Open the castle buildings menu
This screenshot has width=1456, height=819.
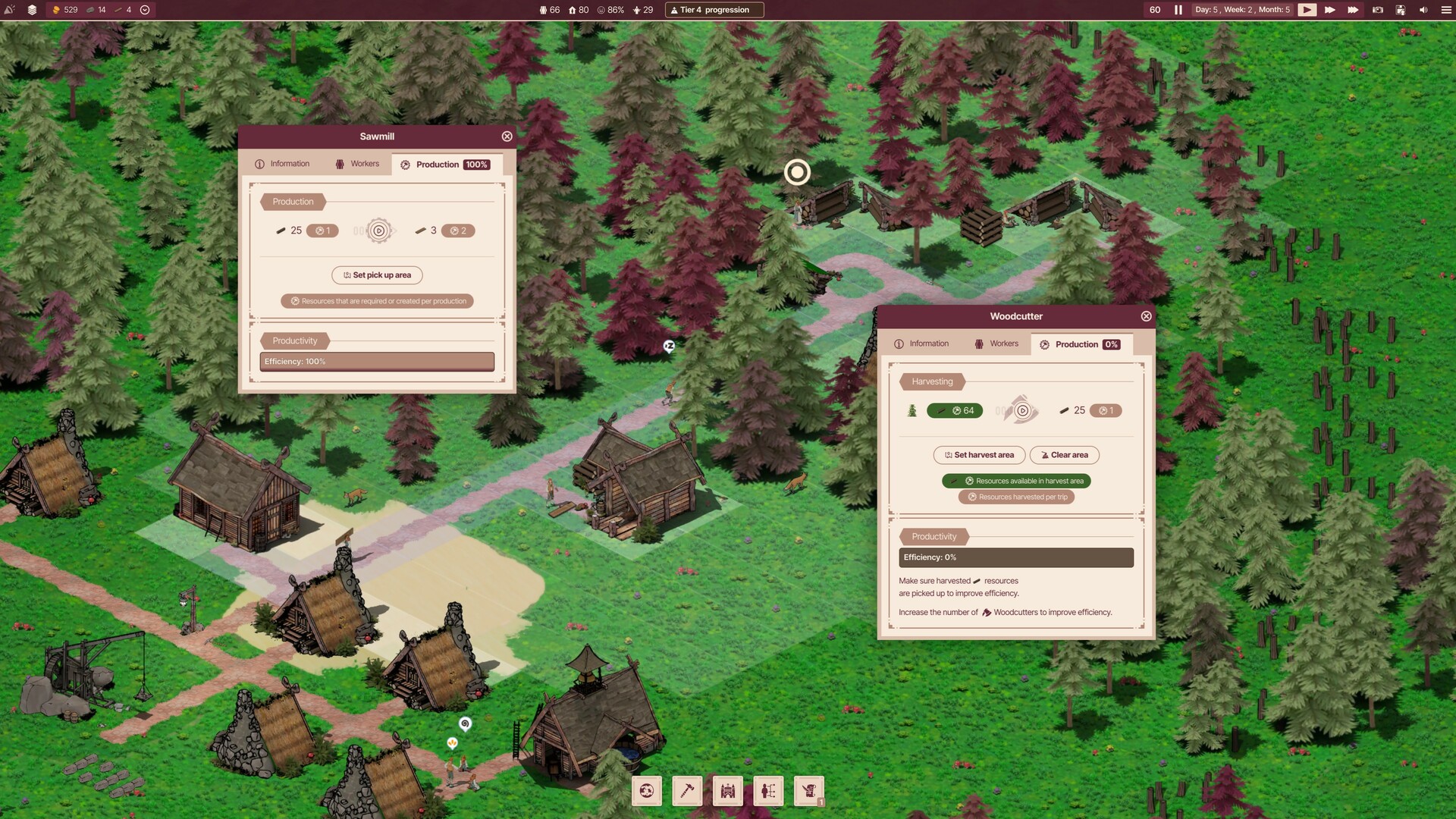(x=727, y=790)
